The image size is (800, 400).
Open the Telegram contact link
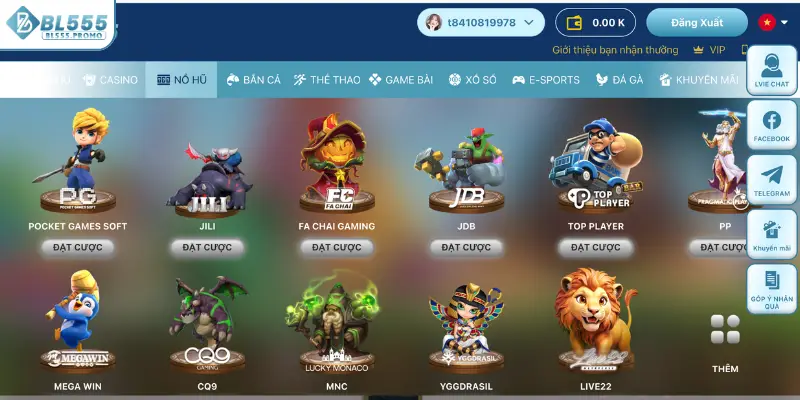click(771, 180)
